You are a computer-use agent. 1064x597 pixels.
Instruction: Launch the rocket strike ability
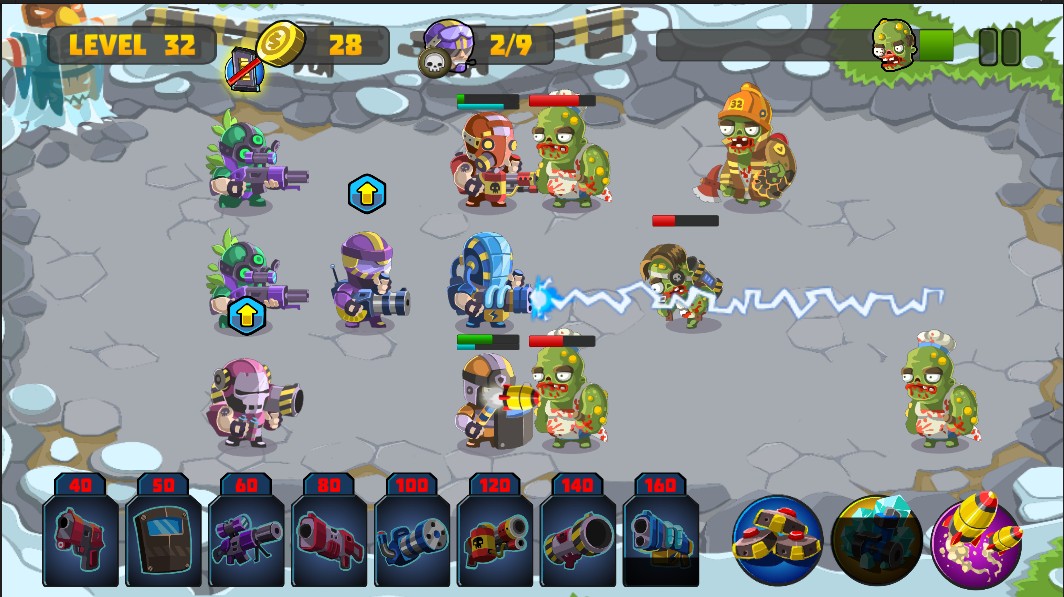click(x=976, y=541)
